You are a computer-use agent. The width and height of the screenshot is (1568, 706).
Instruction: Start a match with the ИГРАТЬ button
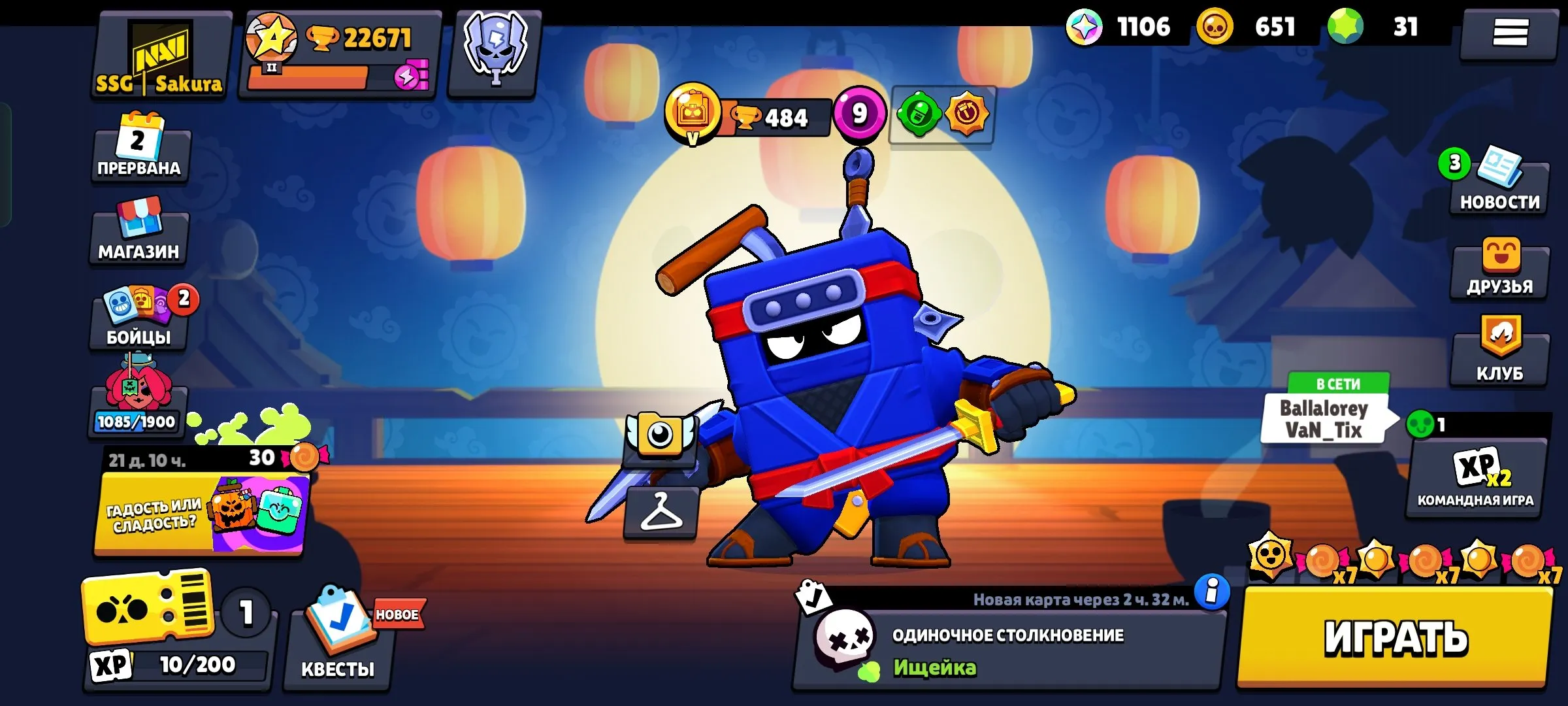(1396, 637)
